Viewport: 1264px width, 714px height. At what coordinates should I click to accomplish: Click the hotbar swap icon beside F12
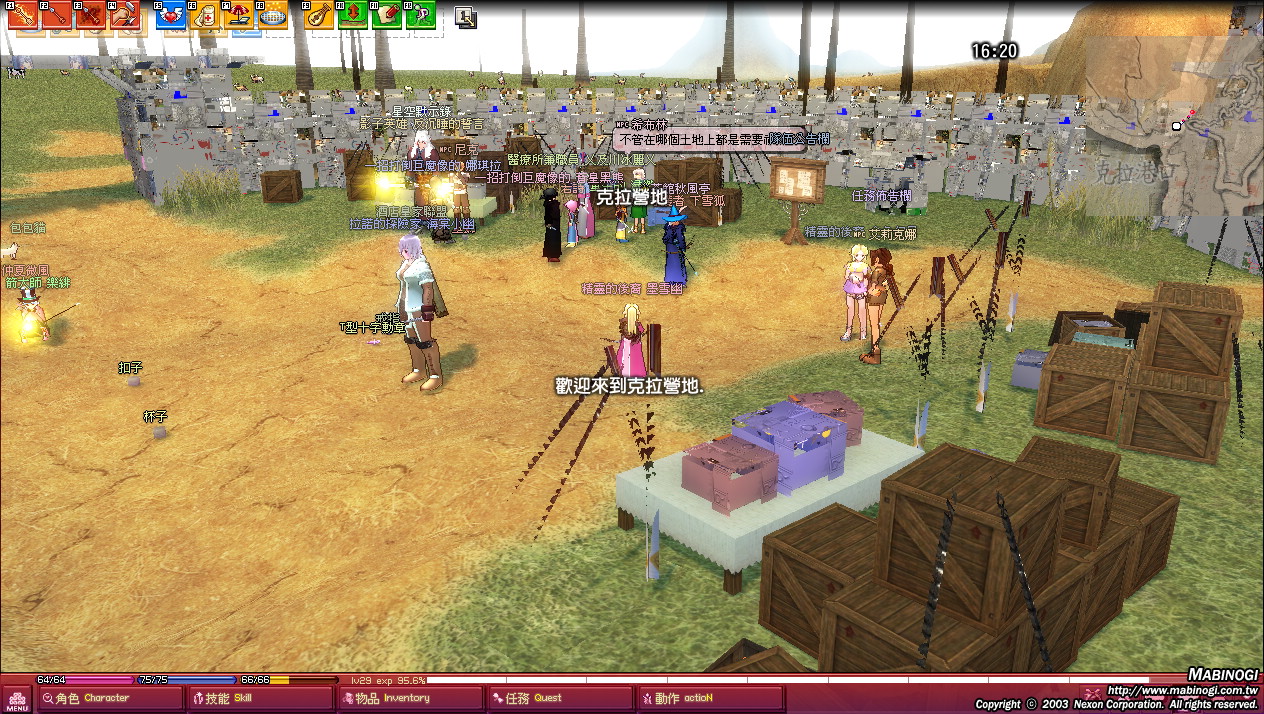coord(465,16)
